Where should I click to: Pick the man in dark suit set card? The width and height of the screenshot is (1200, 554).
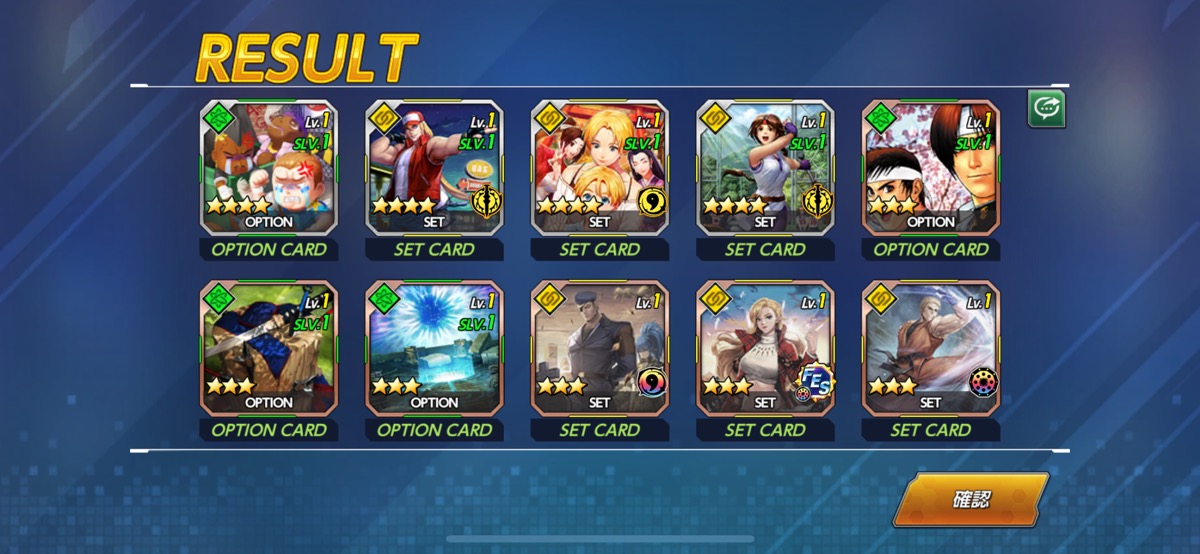pos(599,348)
